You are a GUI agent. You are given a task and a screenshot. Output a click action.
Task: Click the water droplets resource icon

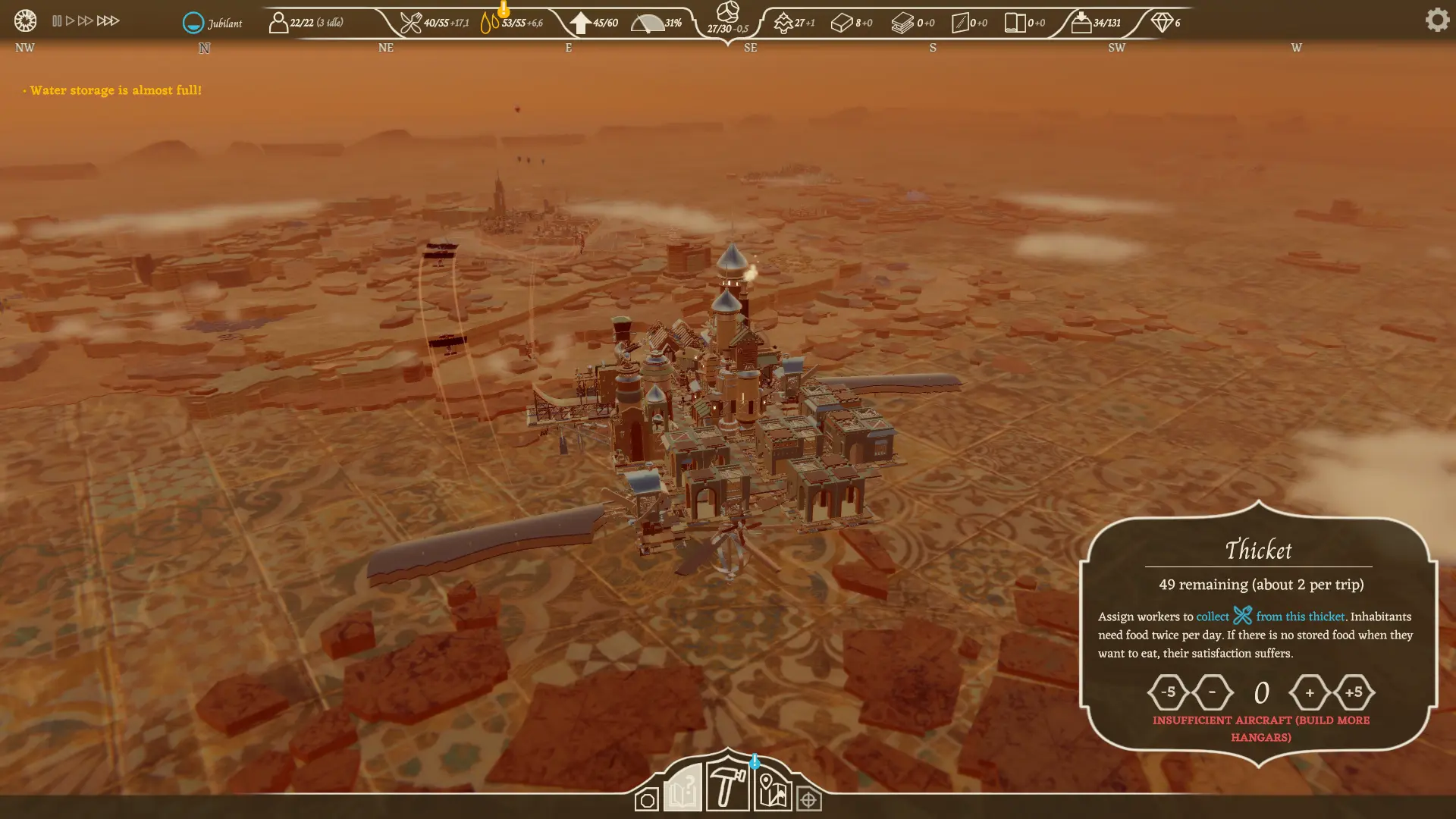point(490,23)
